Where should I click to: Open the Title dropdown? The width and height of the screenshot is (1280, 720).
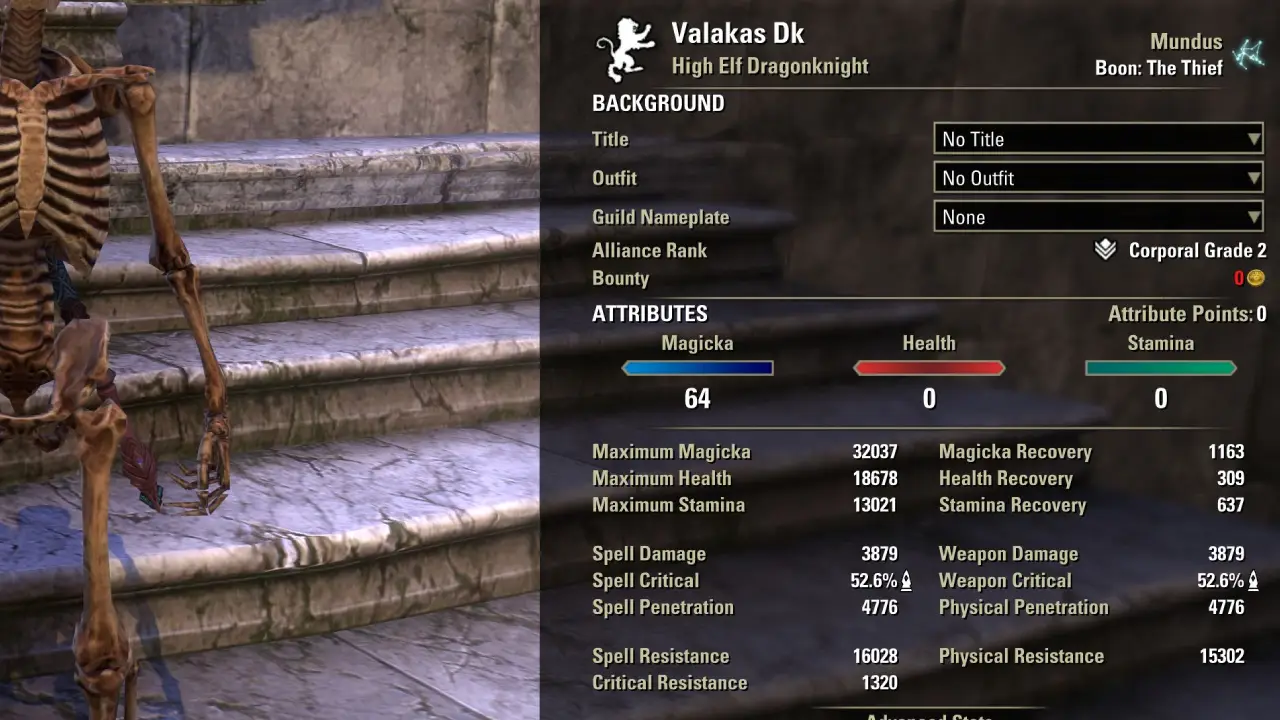click(x=1098, y=139)
